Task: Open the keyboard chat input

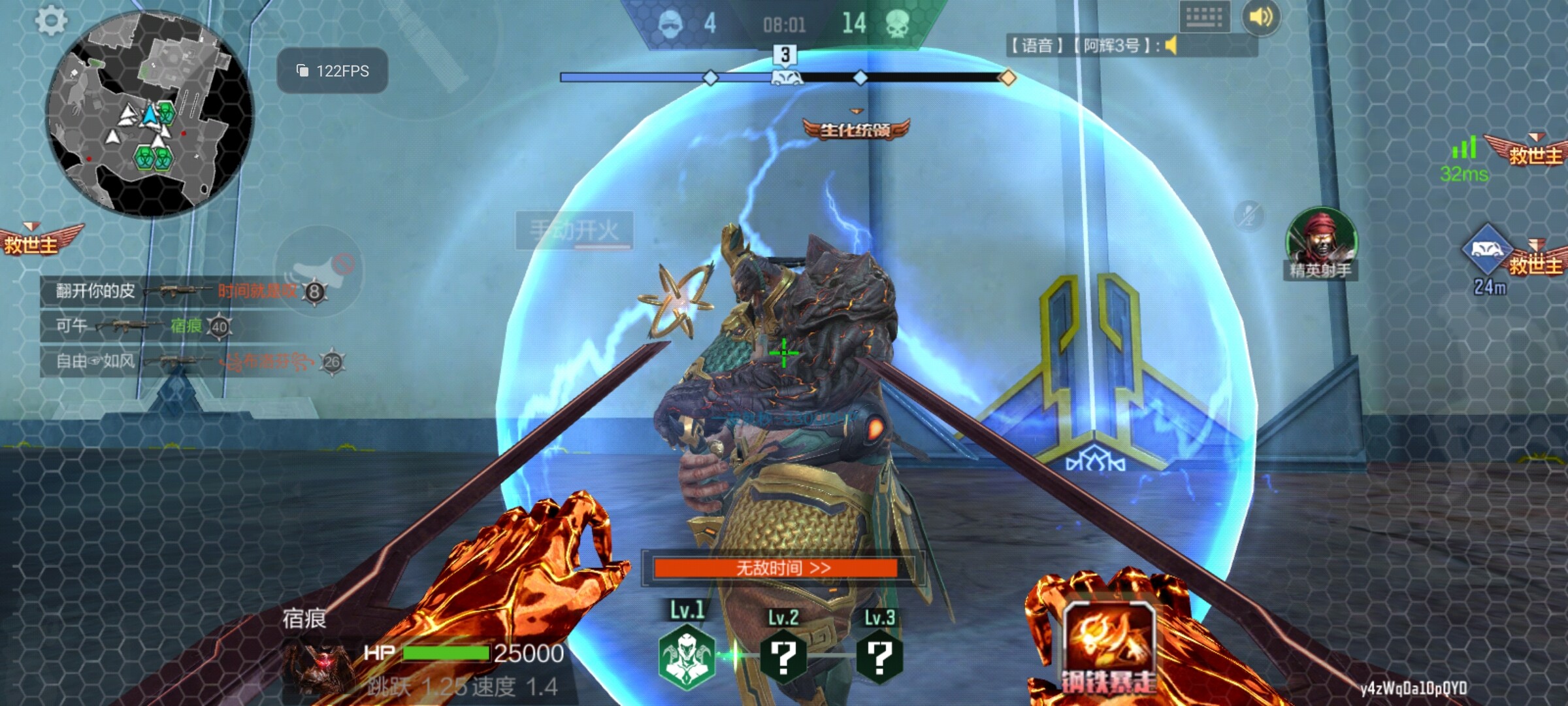Action: click(x=1204, y=17)
